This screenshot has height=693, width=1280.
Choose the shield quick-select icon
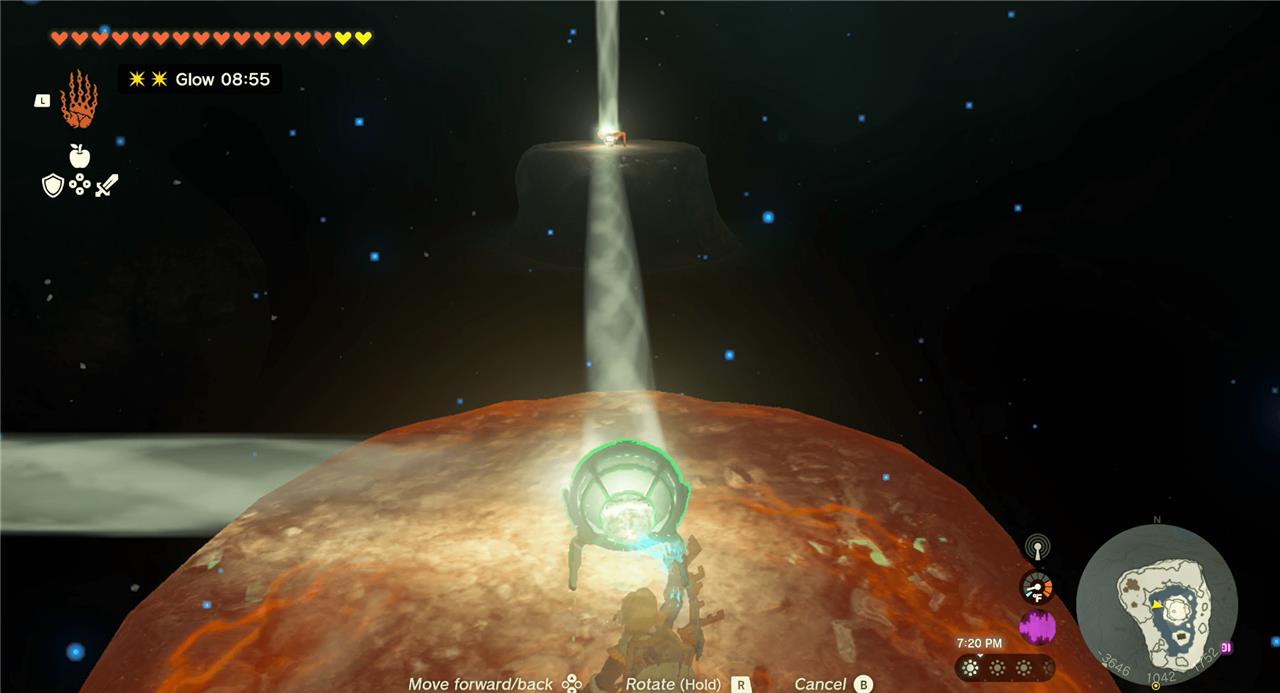(x=52, y=185)
